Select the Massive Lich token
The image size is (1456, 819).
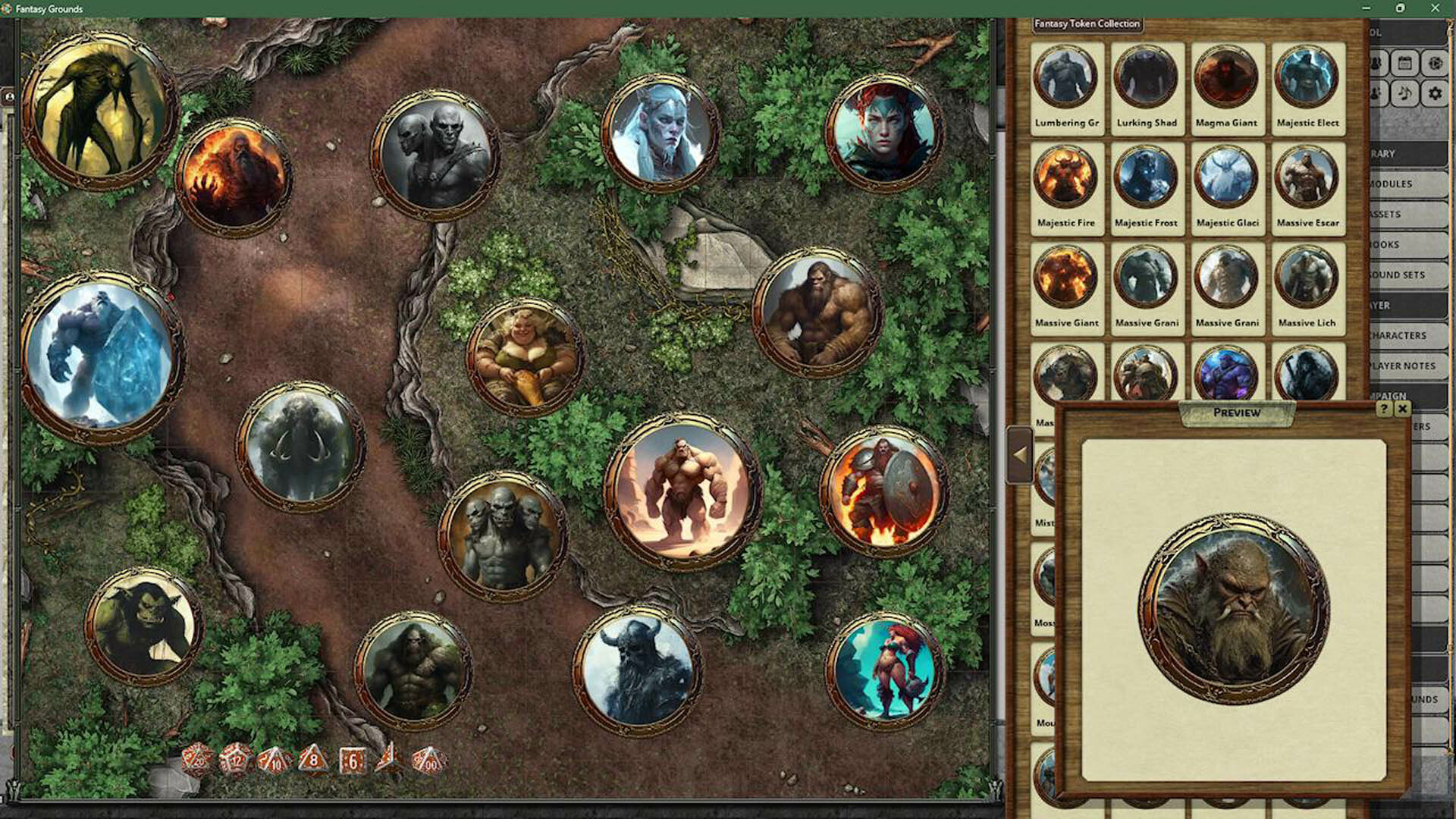pos(1307,278)
